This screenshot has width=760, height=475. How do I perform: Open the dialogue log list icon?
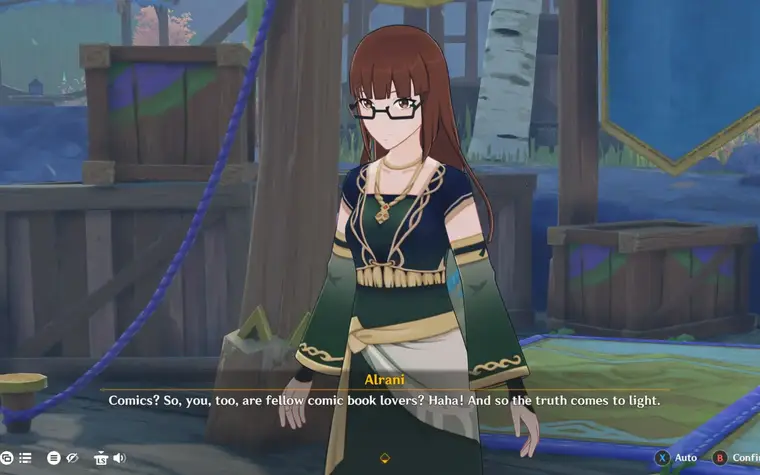(25, 458)
